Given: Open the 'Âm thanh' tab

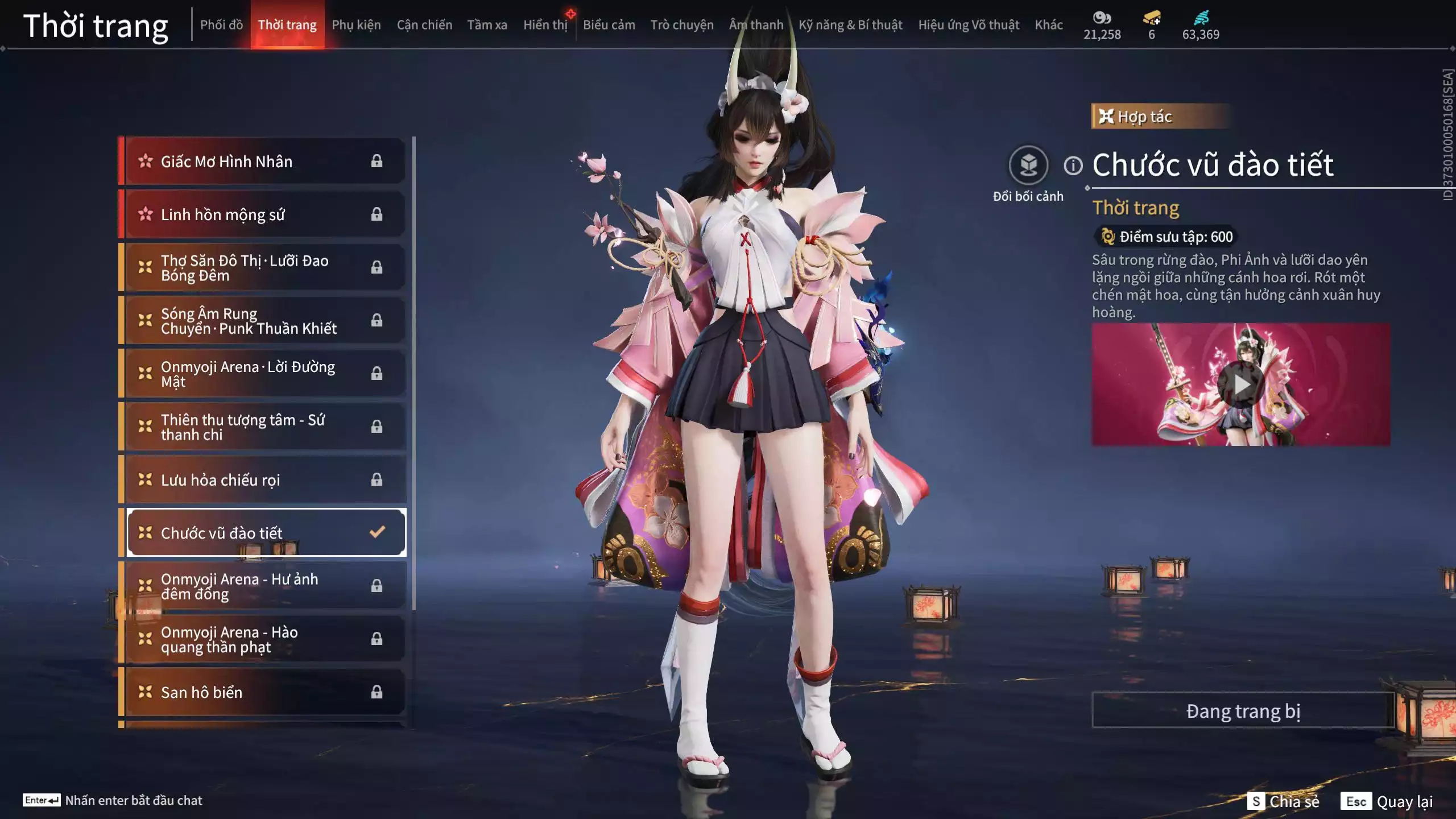Looking at the screenshot, I should (x=756, y=24).
